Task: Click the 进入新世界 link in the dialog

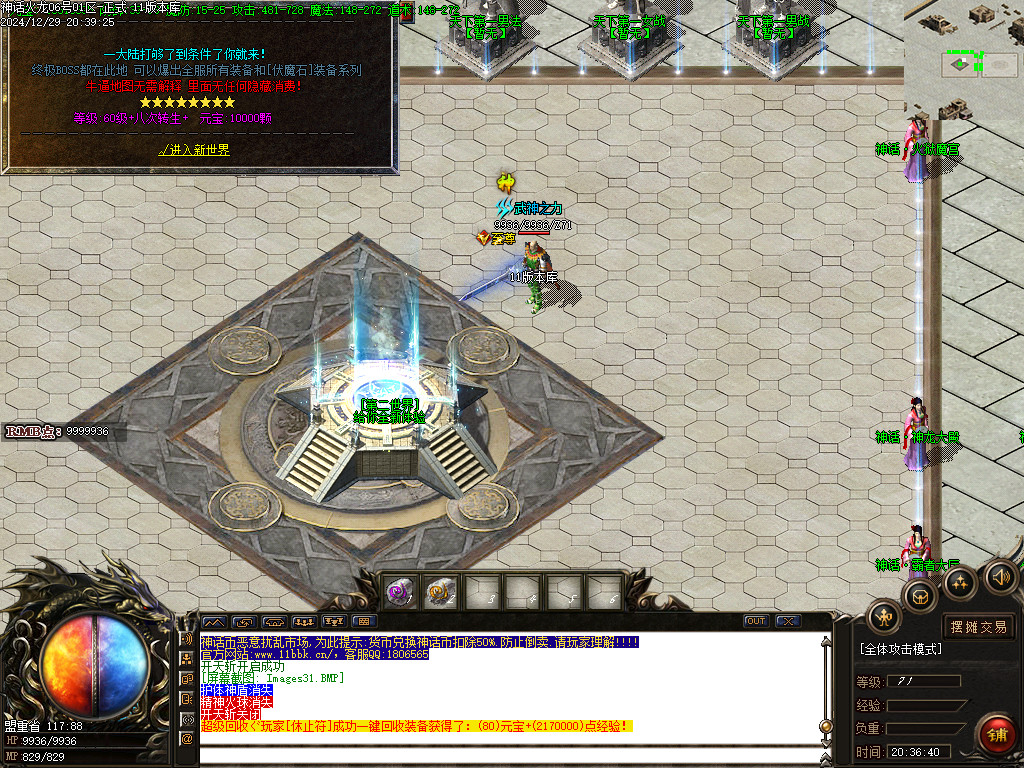Action: click(x=196, y=150)
